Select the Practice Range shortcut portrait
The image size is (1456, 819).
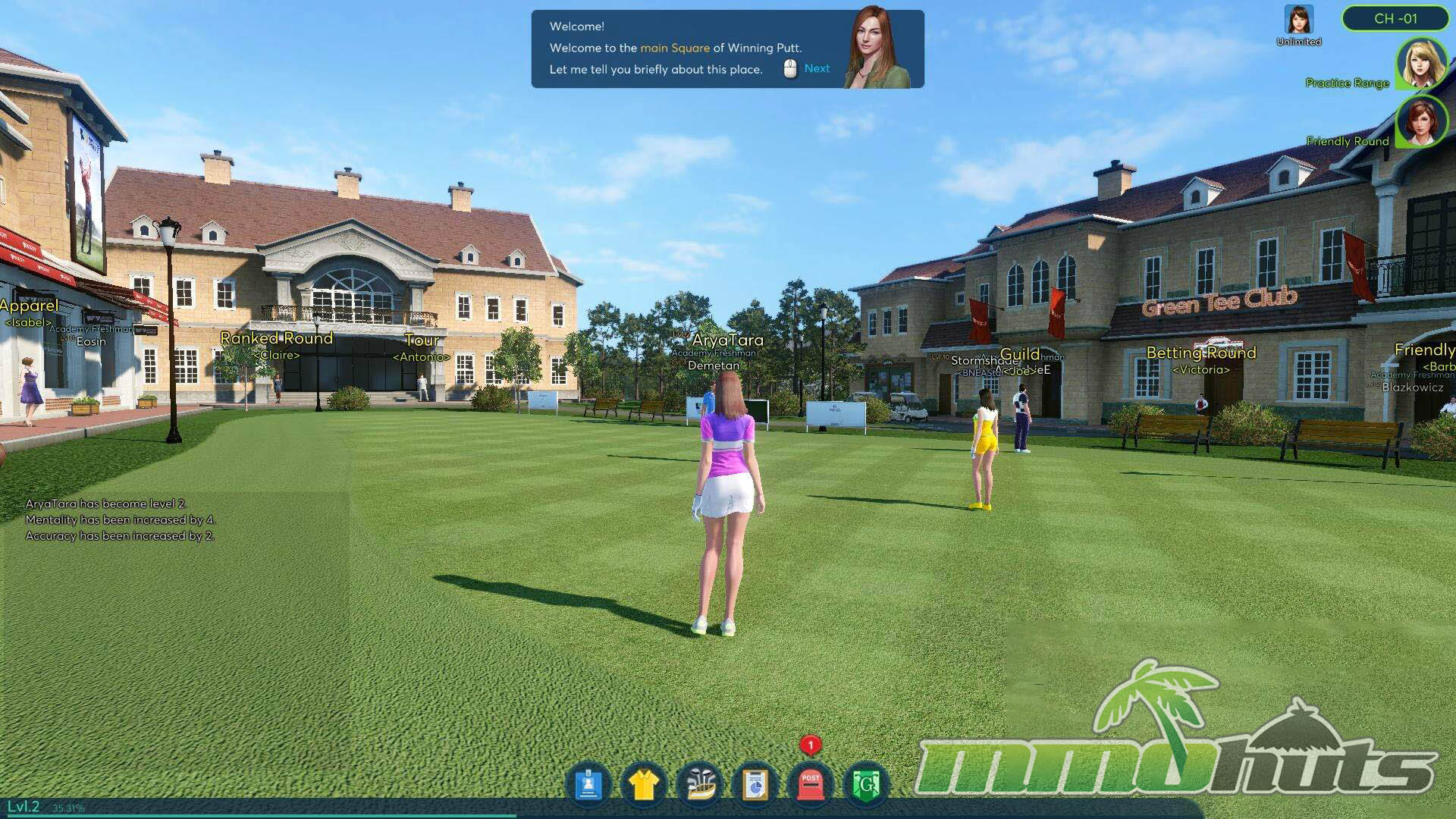coord(1420,64)
